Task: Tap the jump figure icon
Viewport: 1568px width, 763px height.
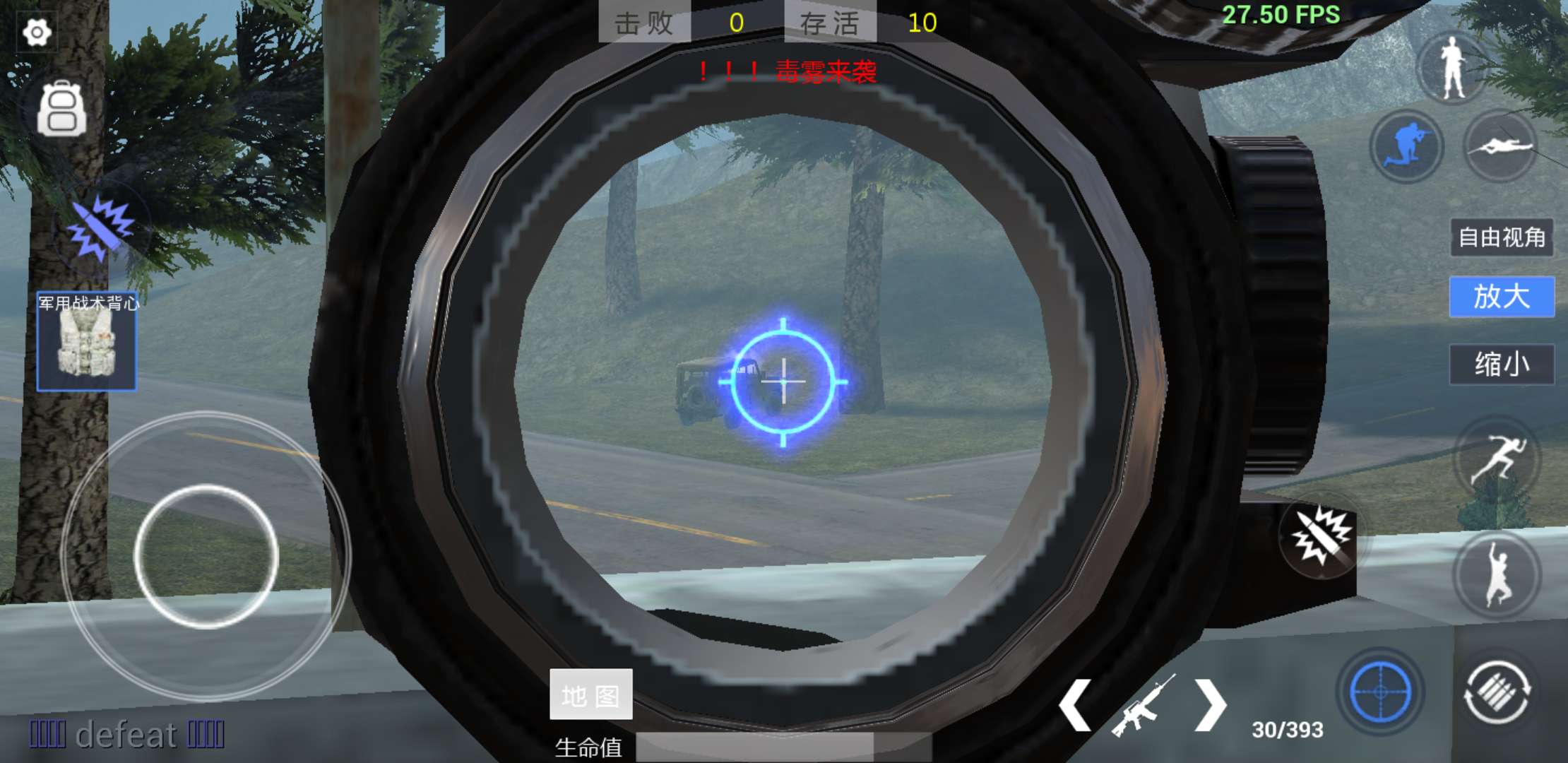Action: [x=1497, y=574]
